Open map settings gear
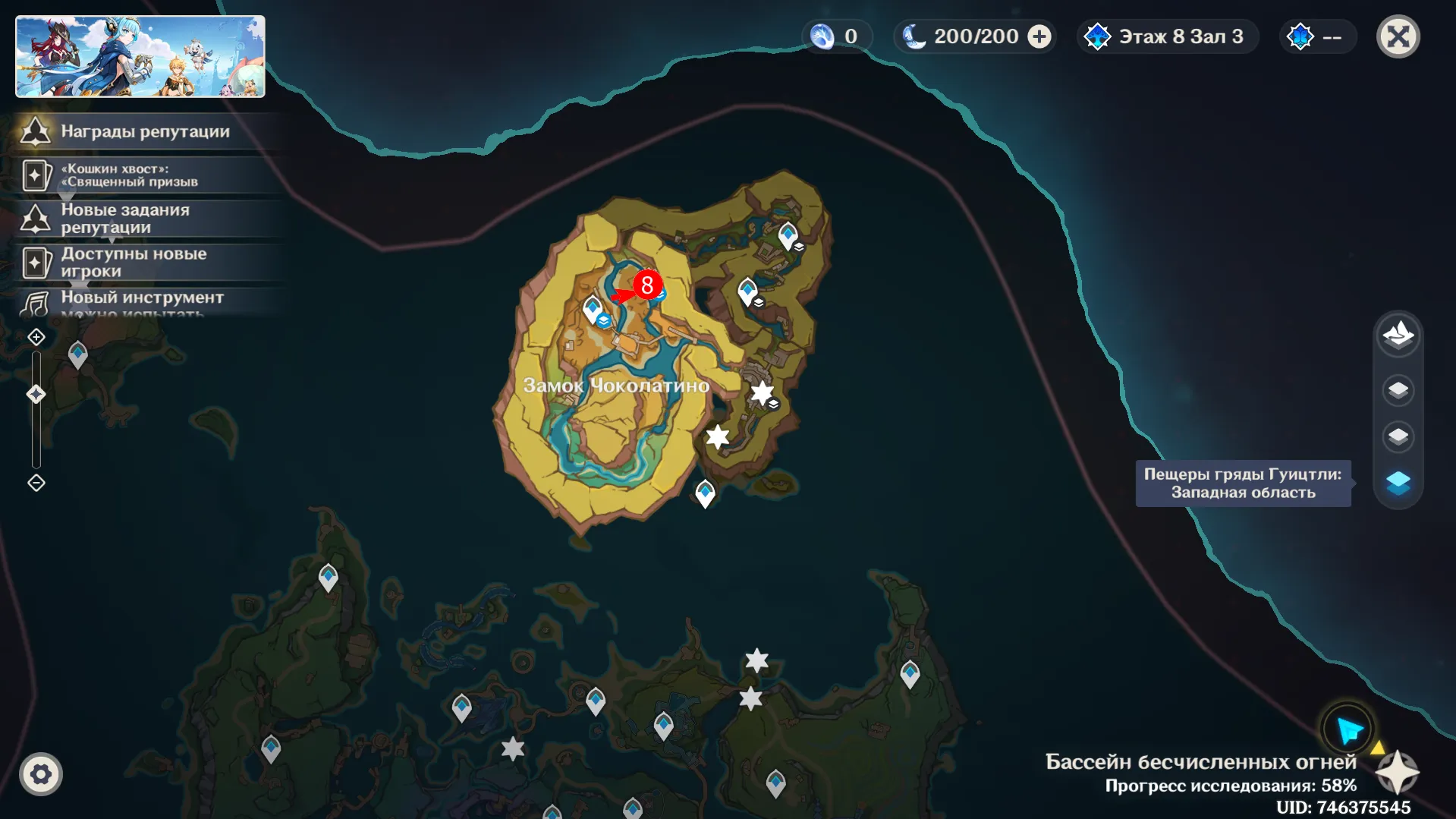 [x=41, y=774]
